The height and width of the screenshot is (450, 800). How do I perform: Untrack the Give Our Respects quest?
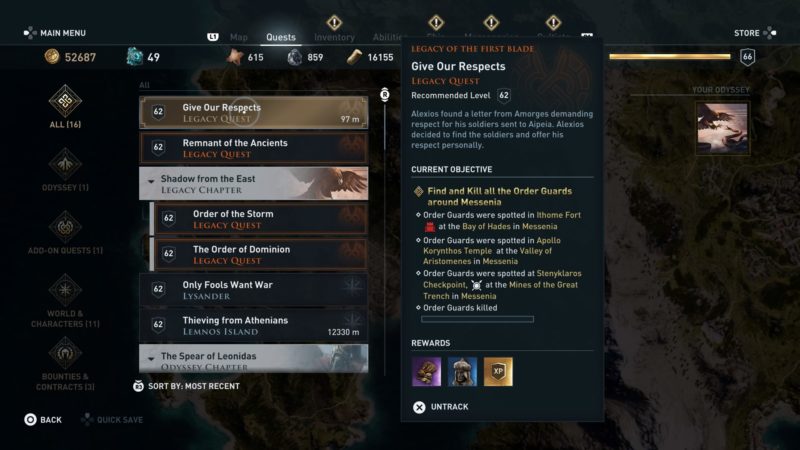442,407
